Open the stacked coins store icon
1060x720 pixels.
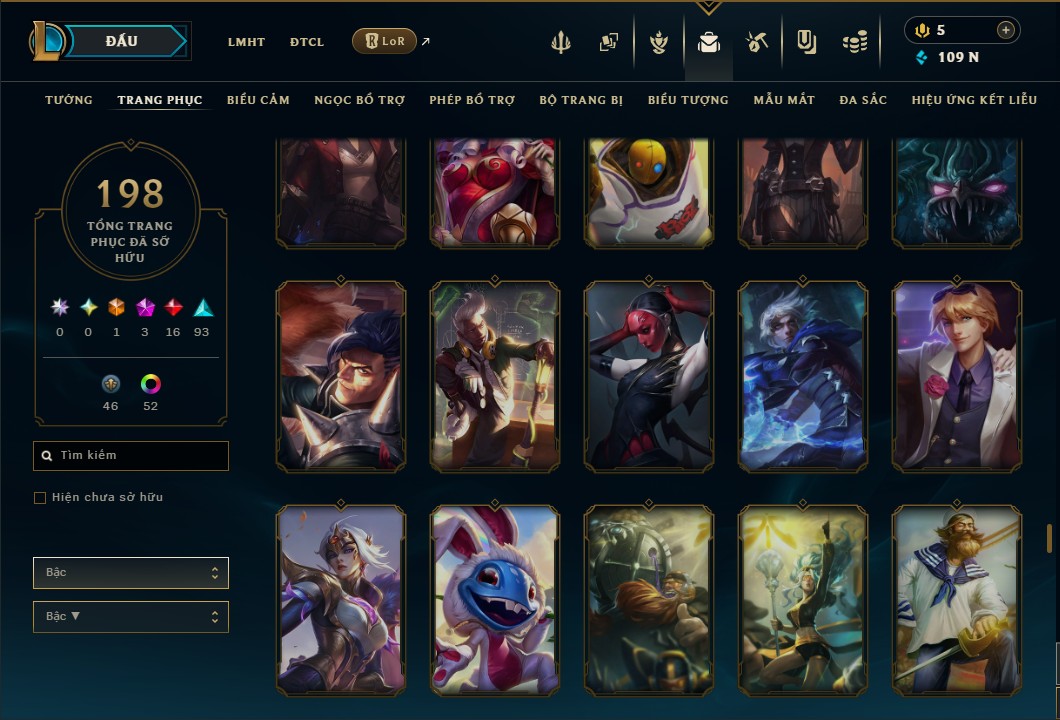pos(854,42)
